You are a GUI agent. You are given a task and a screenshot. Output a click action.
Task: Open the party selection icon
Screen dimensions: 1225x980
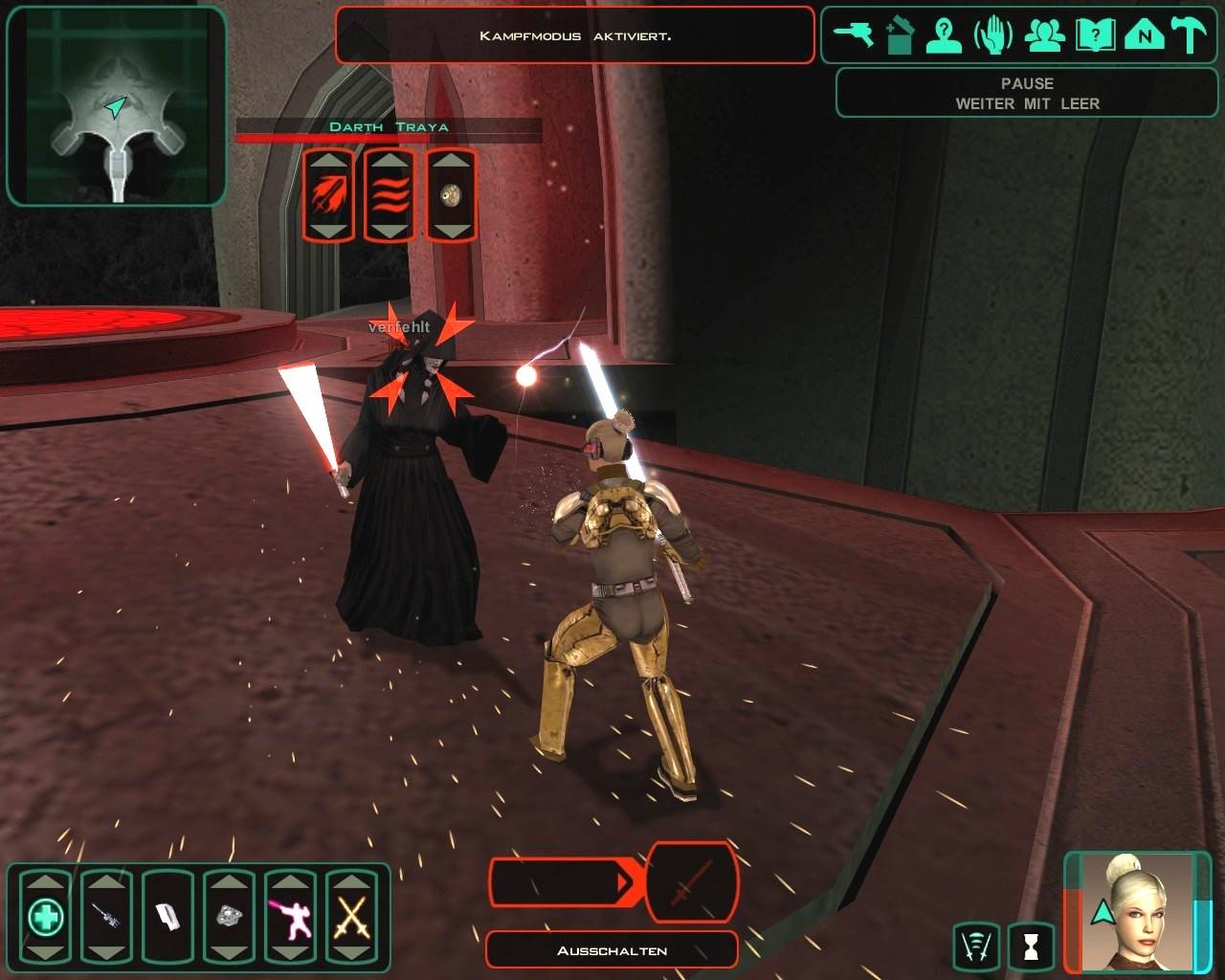coord(1044,35)
